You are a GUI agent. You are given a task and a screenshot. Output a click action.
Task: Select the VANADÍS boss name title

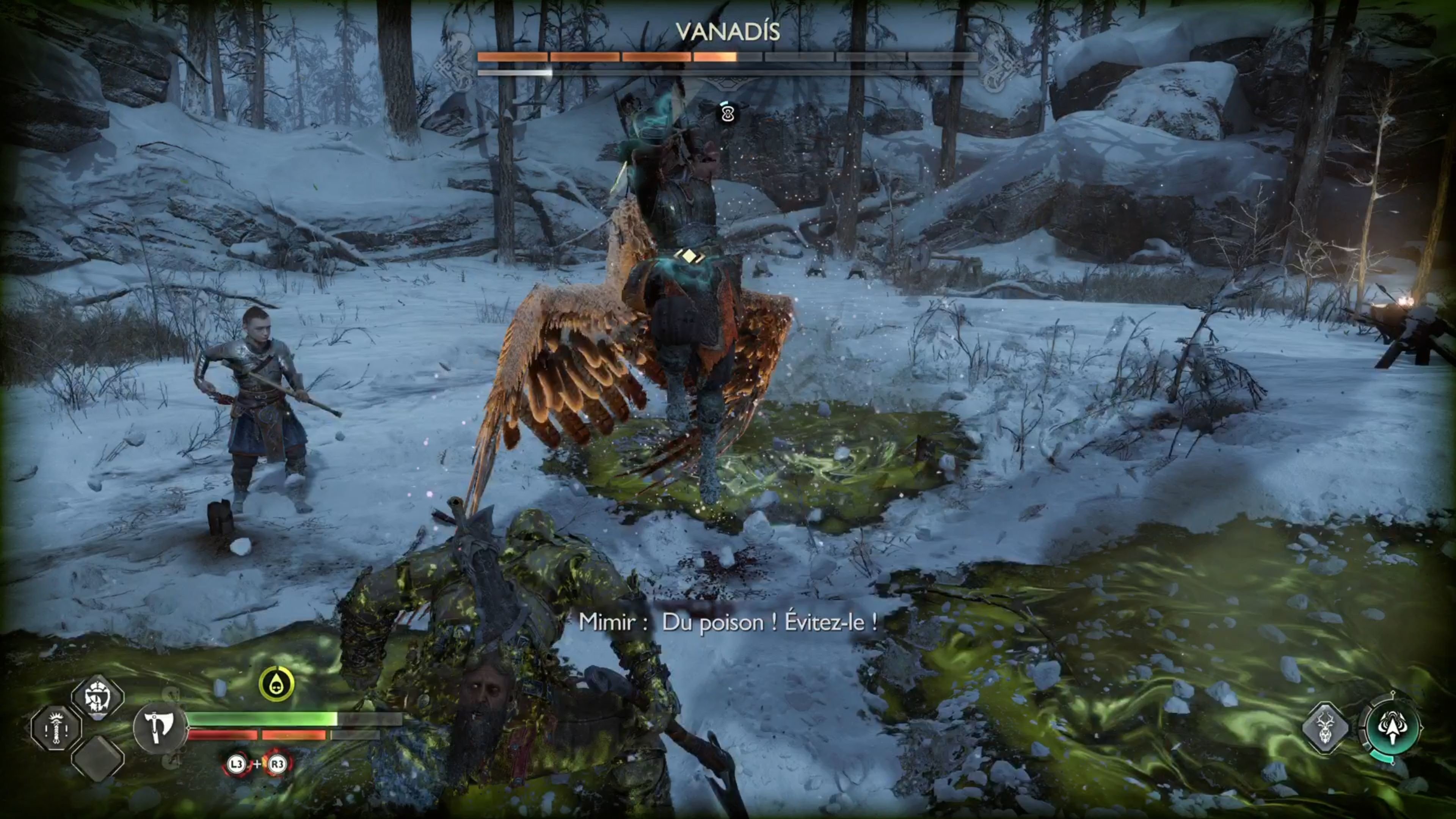(x=727, y=31)
